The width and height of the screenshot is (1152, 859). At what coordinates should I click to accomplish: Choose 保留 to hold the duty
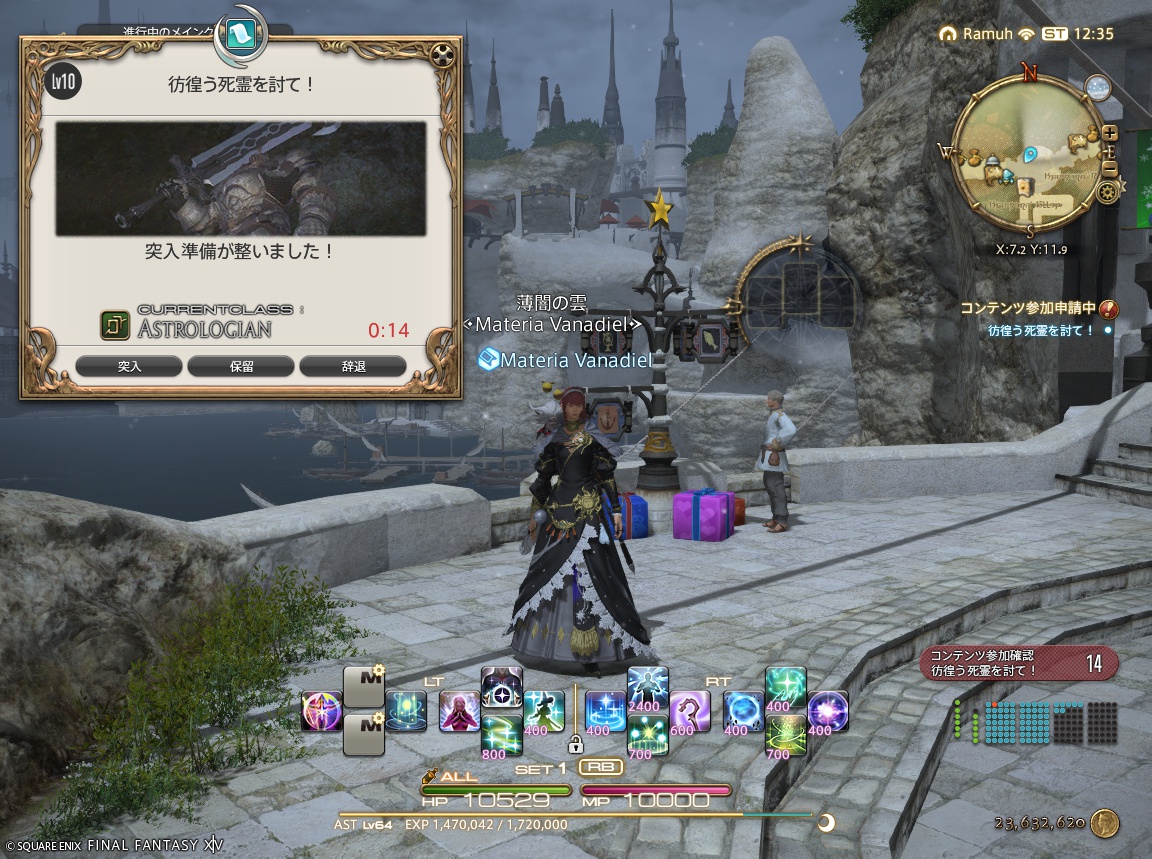click(x=241, y=366)
